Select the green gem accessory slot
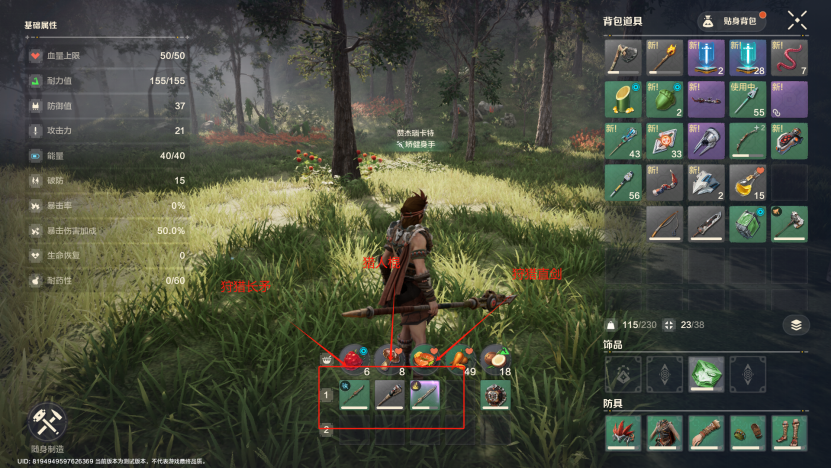832x468 pixels. click(x=705, y=374)
